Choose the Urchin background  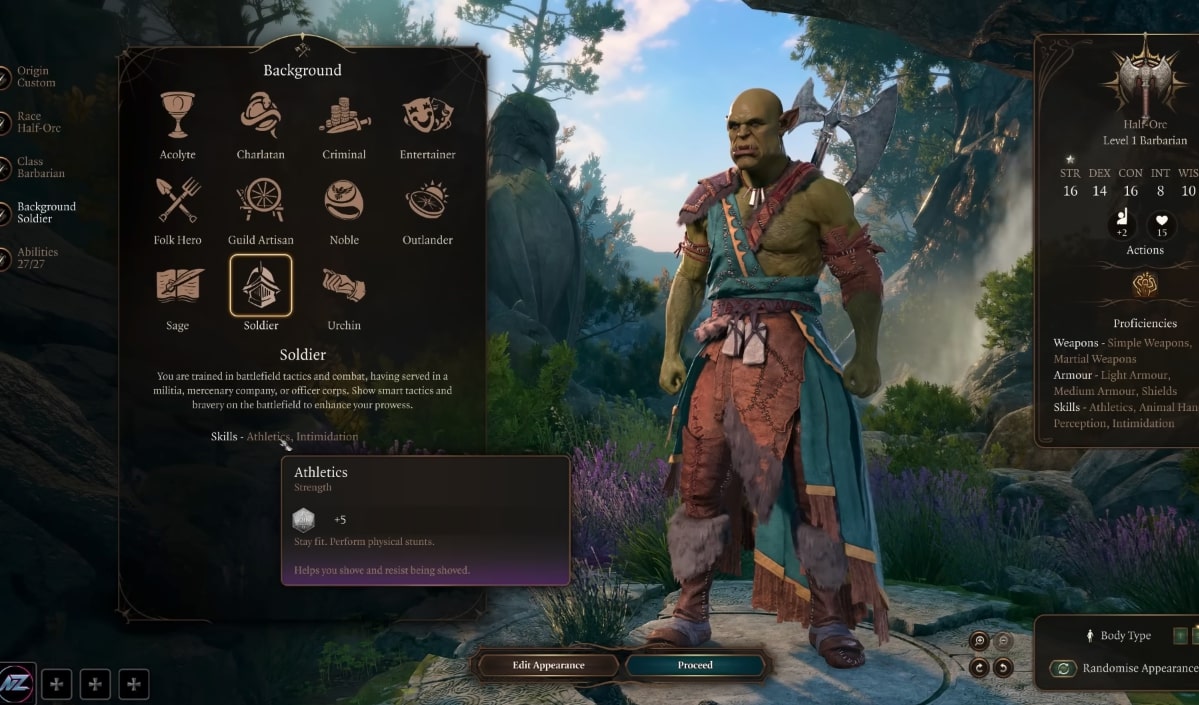[344, 287]
